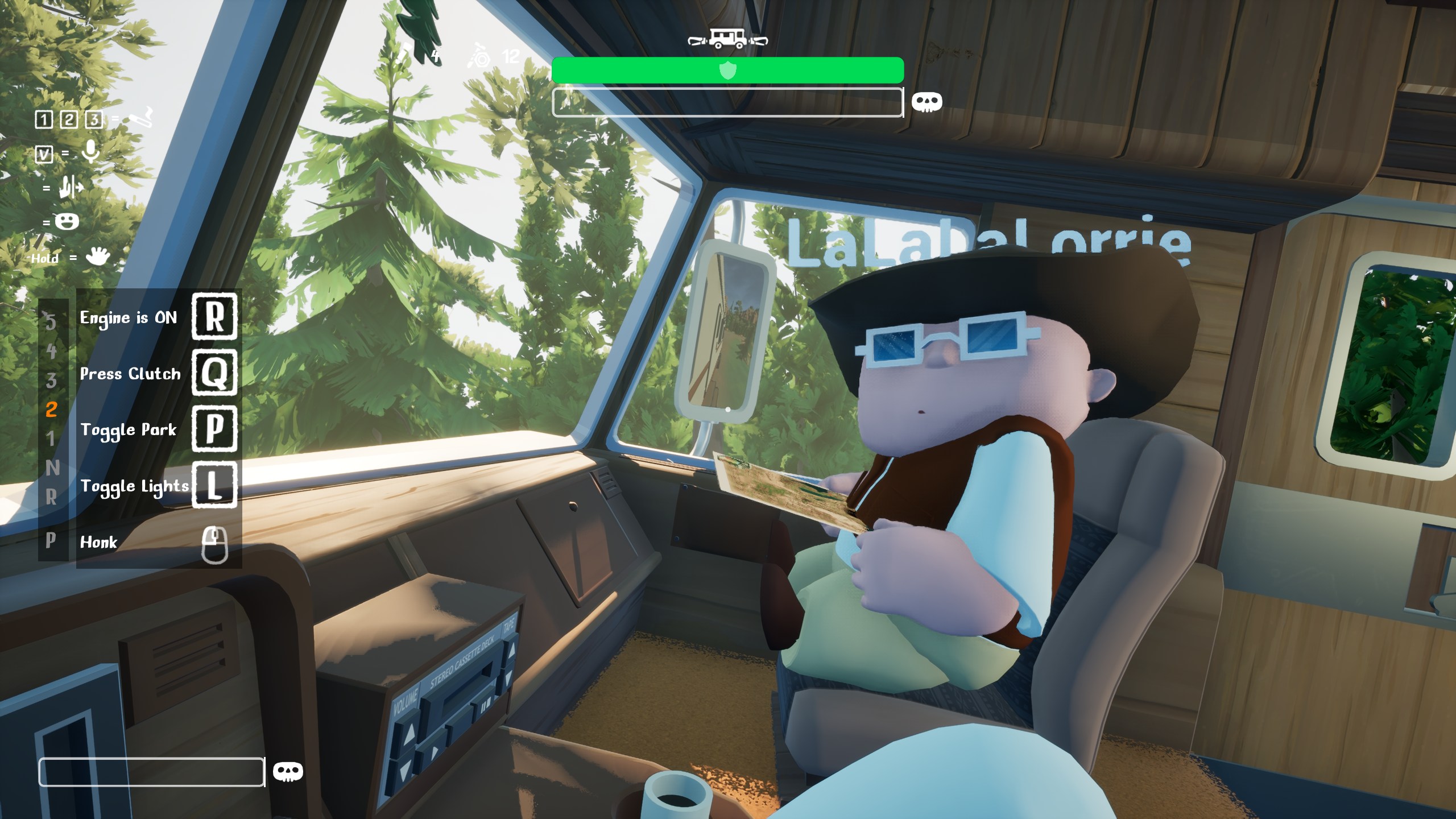Open the smiley face emote icon

[67, 222]
